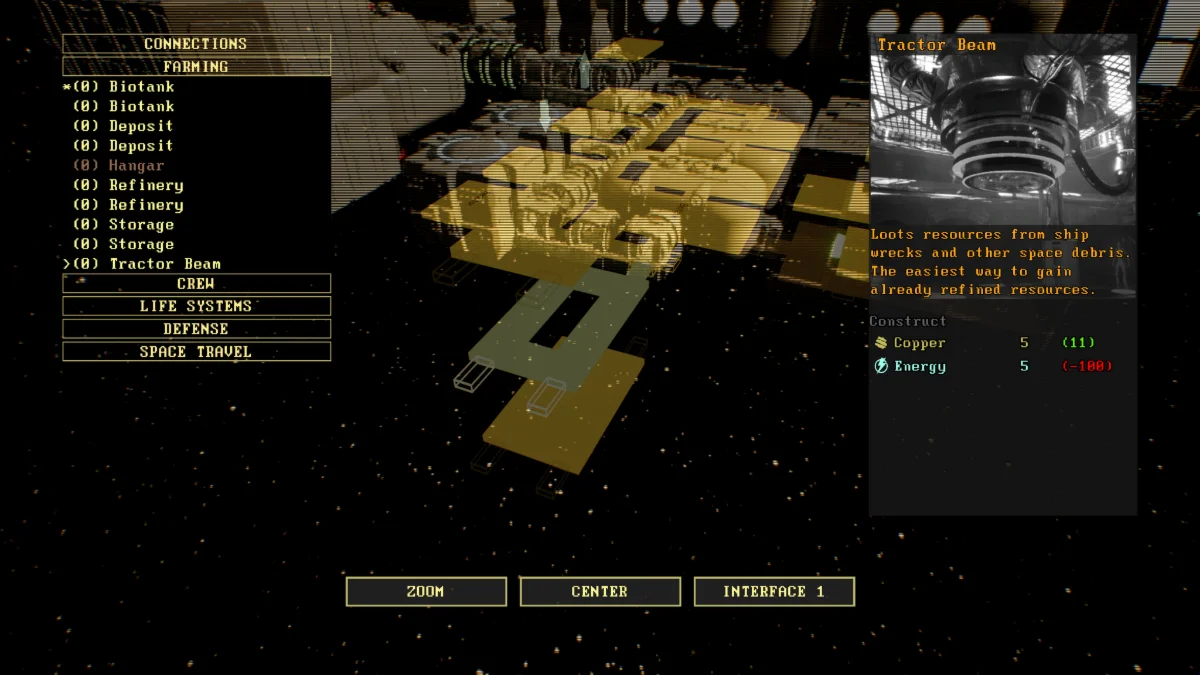
Task: Open the Connections category
Action: coord(196,44)
